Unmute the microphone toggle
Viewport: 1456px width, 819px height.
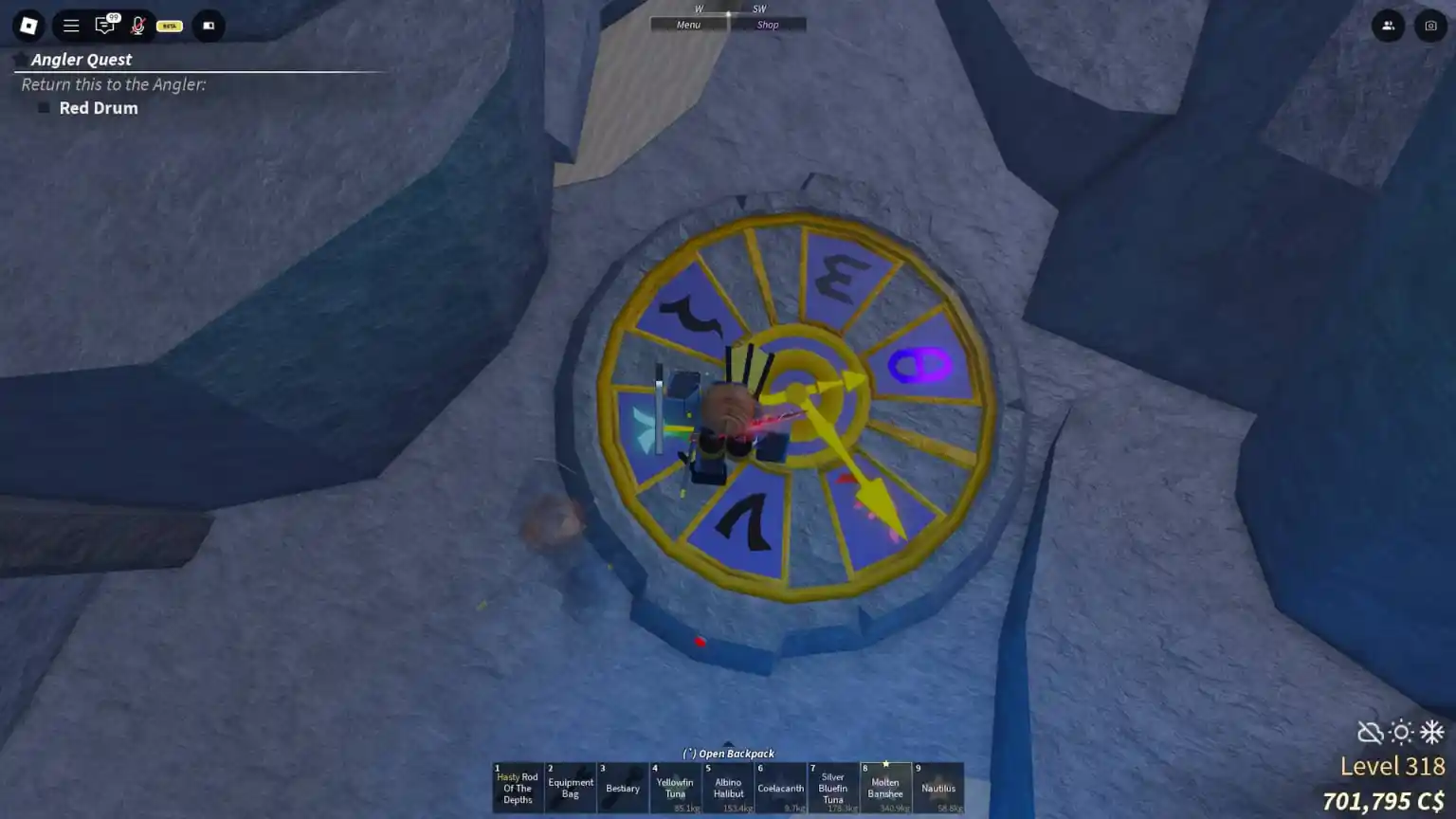(x=138, y=26)
